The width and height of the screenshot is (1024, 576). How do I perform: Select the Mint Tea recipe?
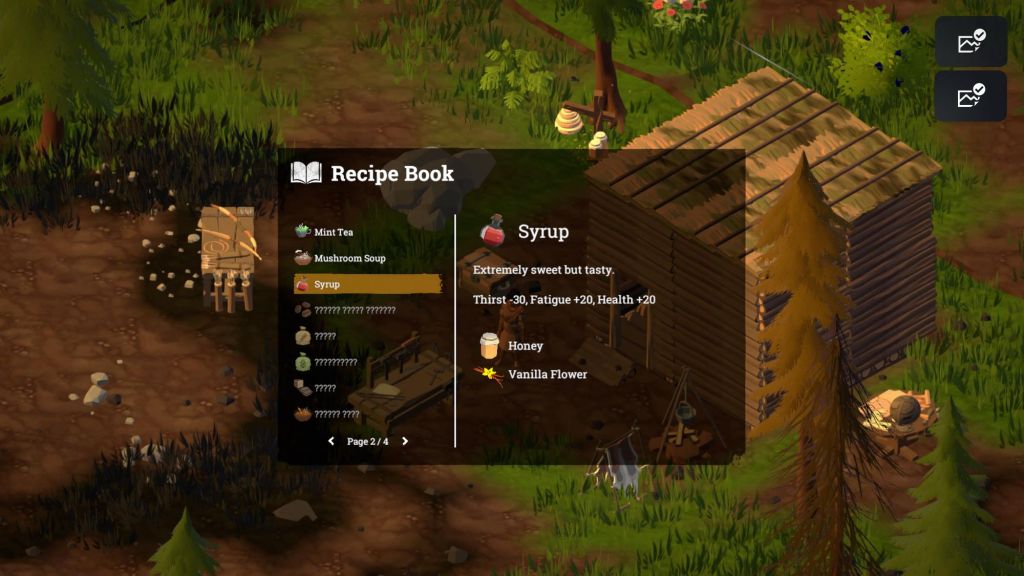pyautogui.click(x=333, y=232)
